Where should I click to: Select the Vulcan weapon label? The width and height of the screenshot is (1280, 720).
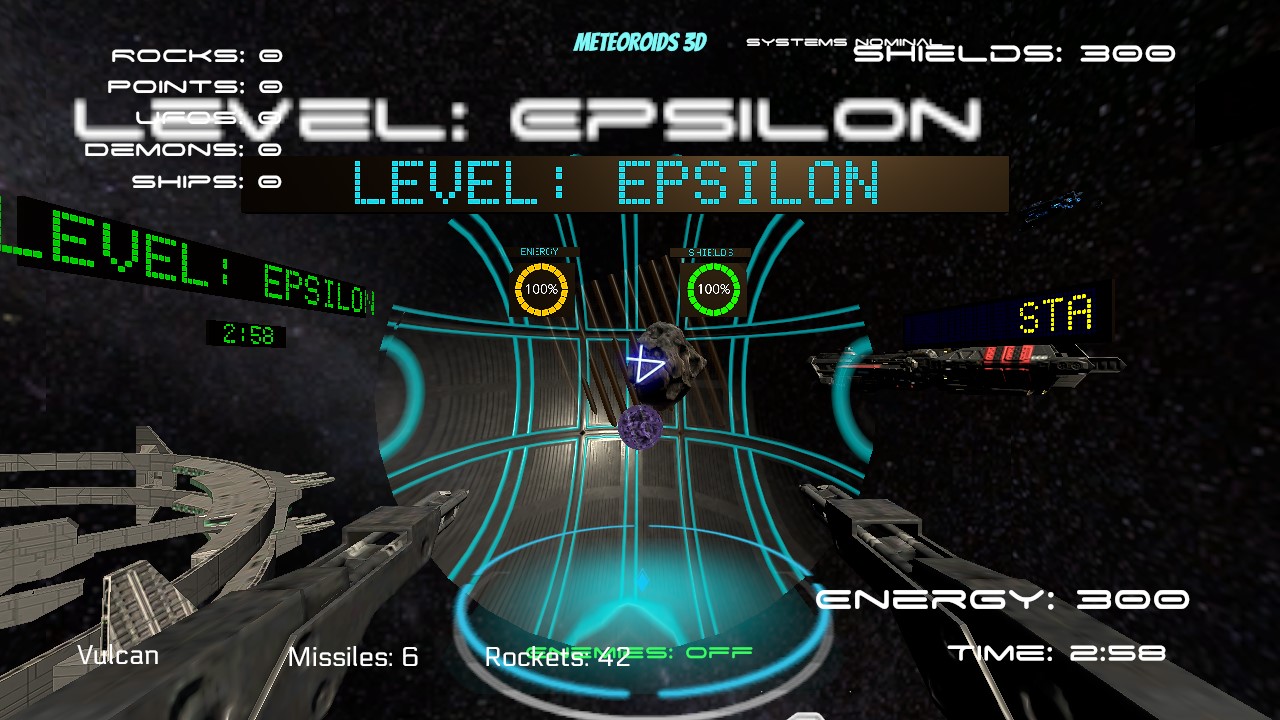click(x=117, y=655)
